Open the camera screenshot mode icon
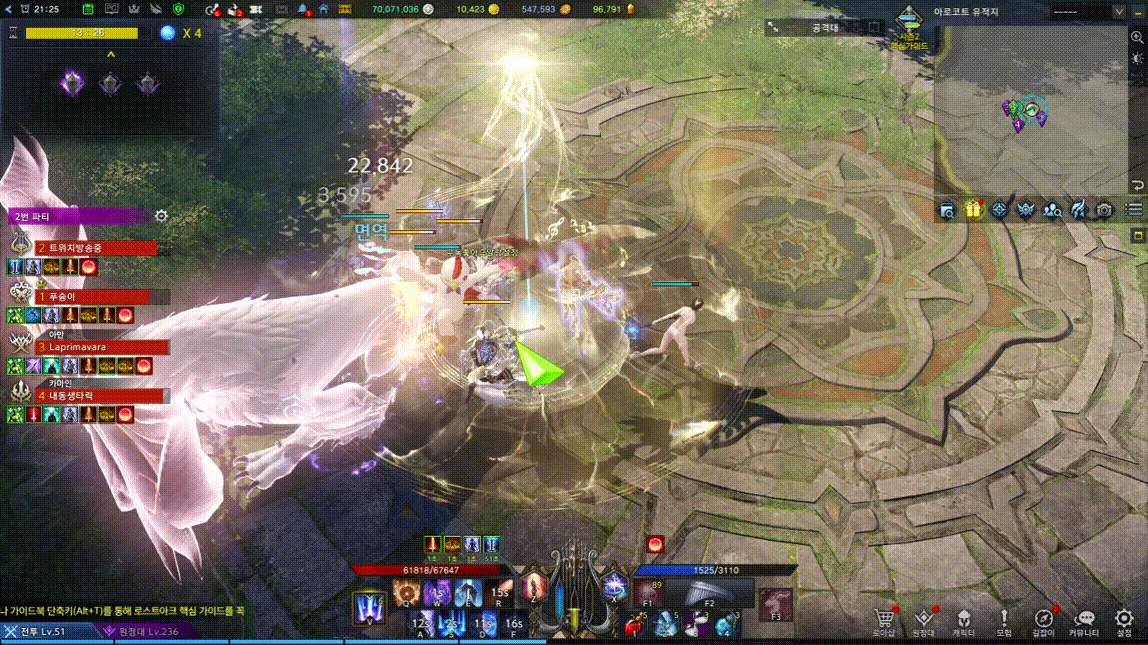The width and height of the screenshot is (1148, 645). [1104, 210]
